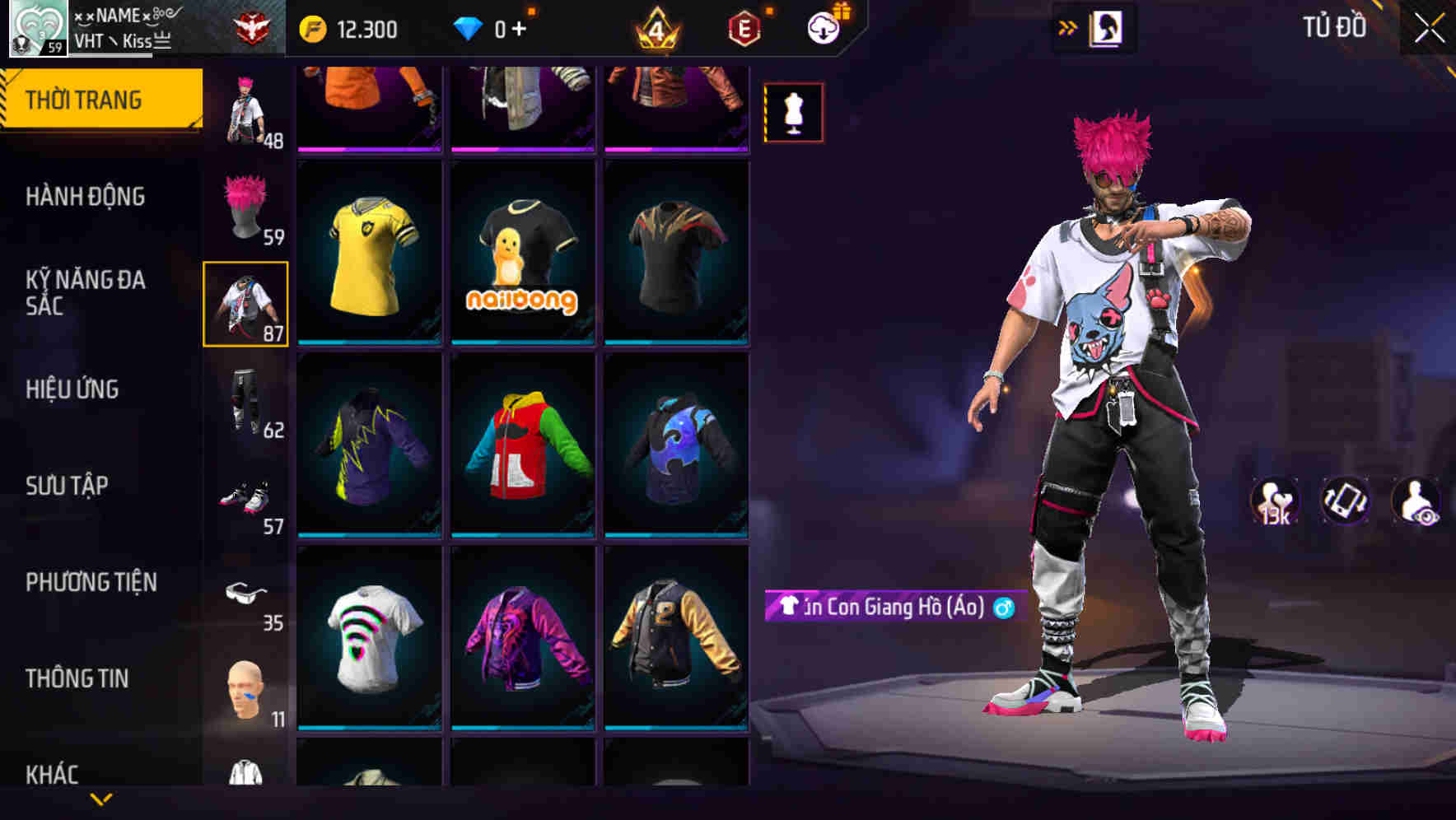Select the shoes category showing 57 items
The image size is (1456, 820).
tap(245, 494)
